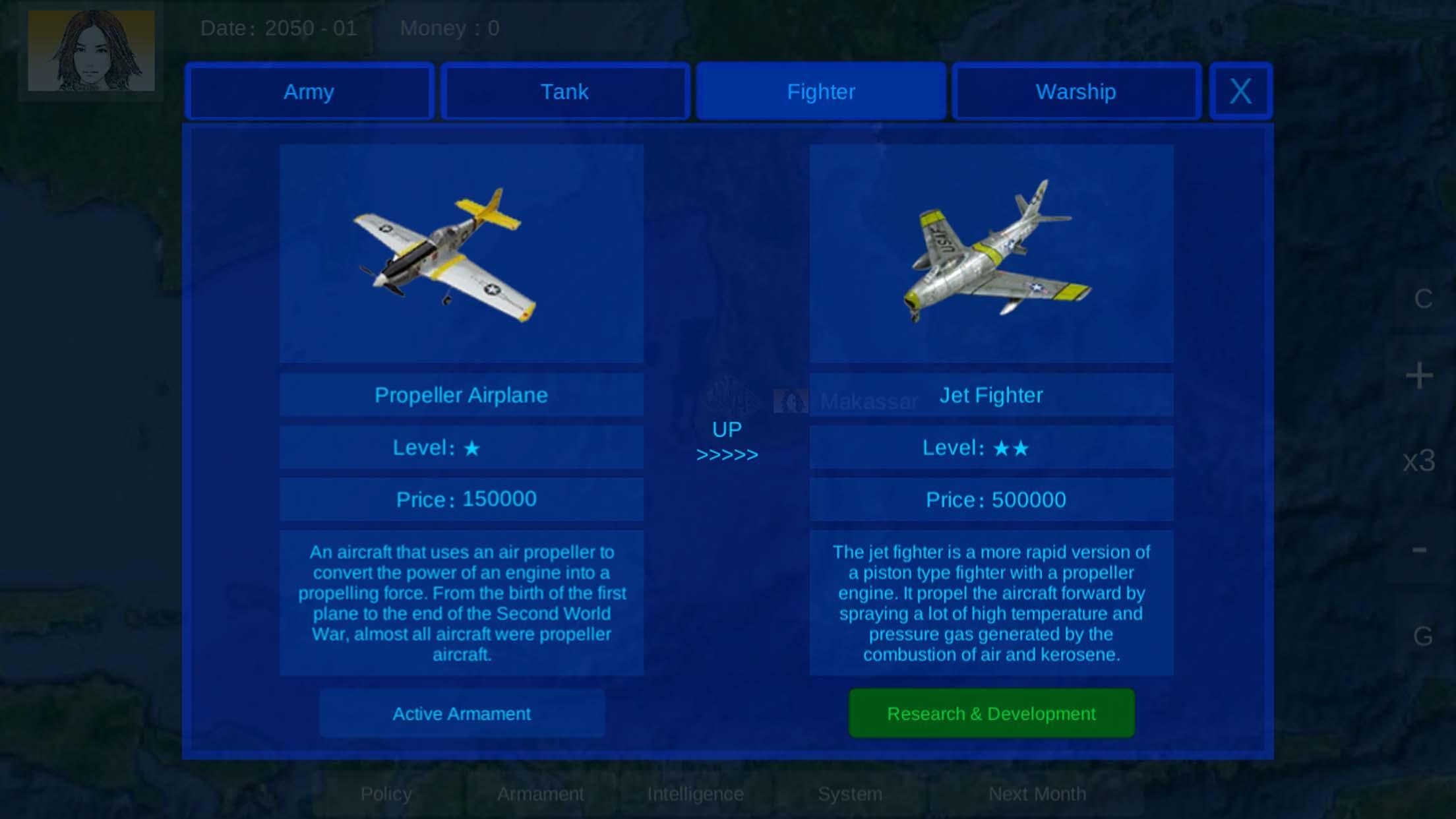Open the Intelligence menu

point(695,794)
